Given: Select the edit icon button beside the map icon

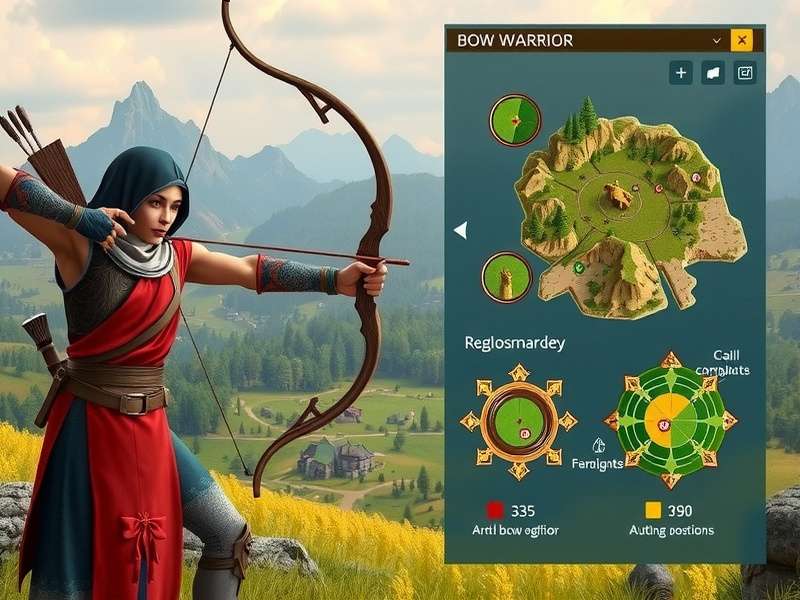Looking at the screenshot, I should pyautogui.click(x=745, y=72).
